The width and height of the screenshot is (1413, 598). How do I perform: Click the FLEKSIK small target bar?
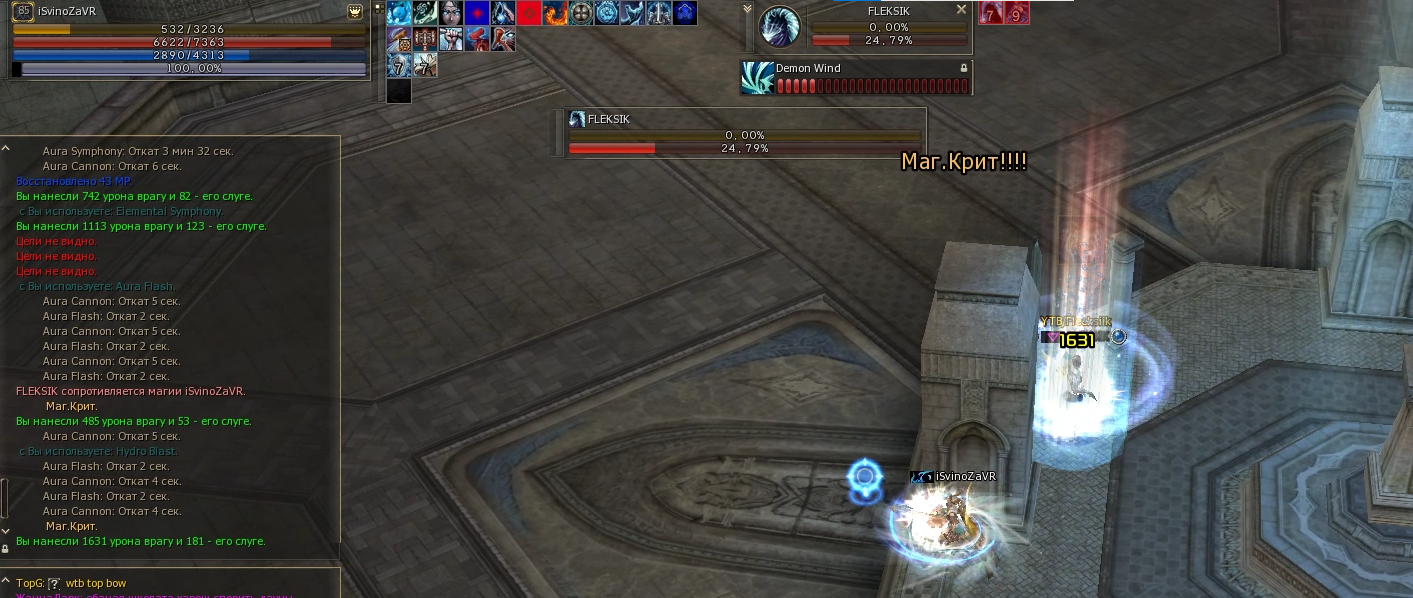(741, 133)
